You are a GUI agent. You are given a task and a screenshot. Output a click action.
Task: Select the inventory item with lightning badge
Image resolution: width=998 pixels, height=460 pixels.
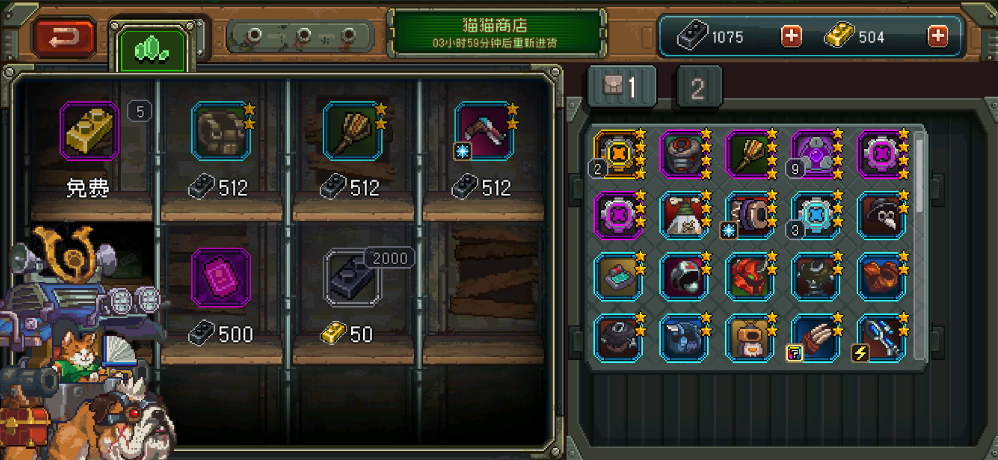coord(880,337)
